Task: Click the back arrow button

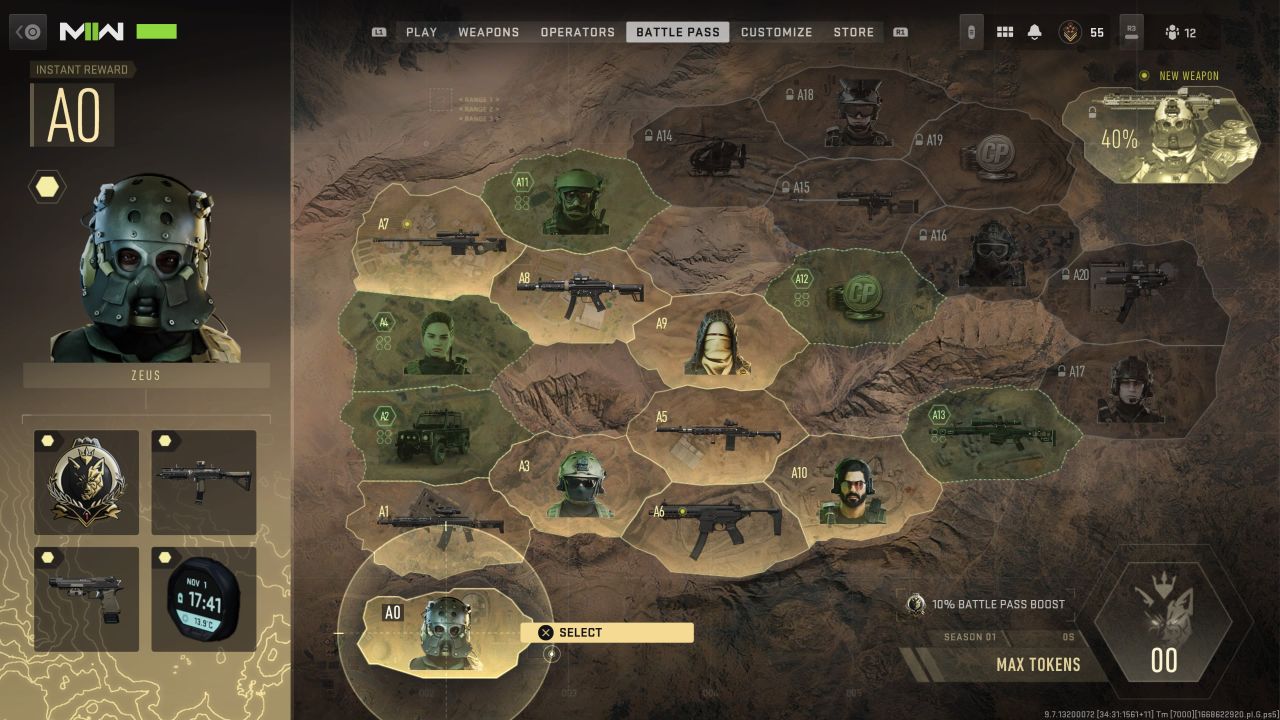Action: (29, 32)
